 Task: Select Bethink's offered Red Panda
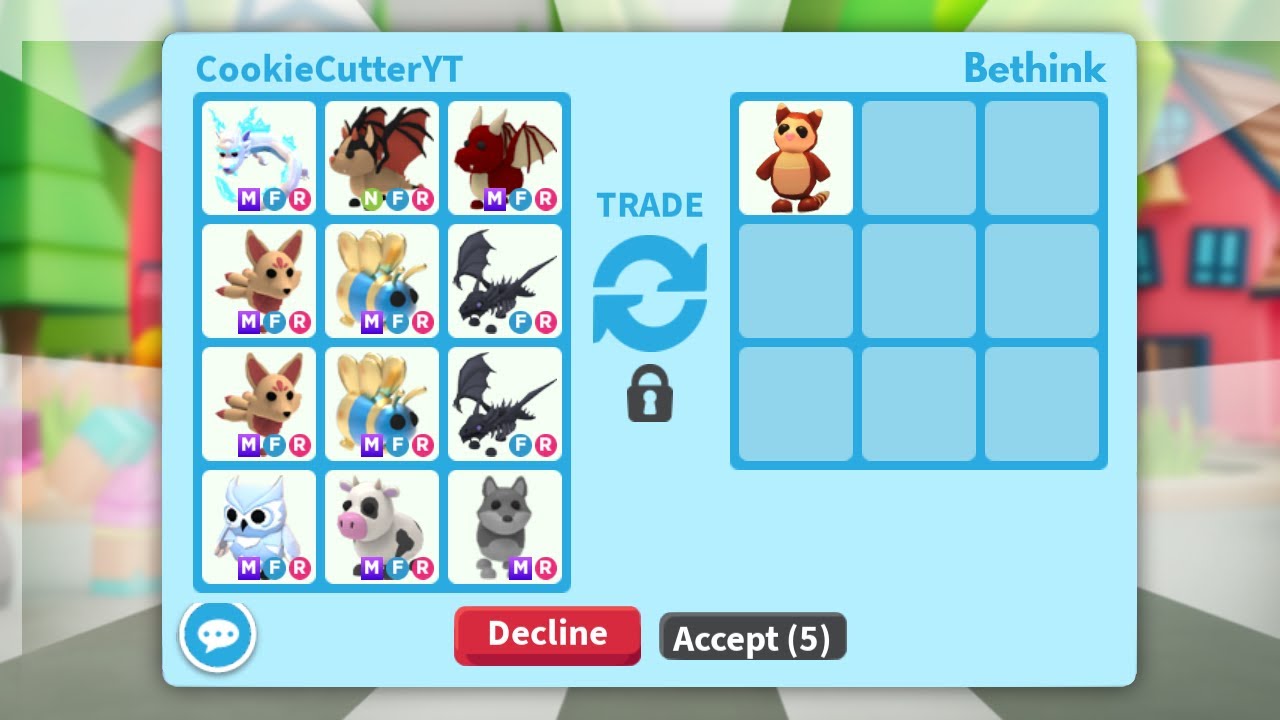tap(795, 157)
